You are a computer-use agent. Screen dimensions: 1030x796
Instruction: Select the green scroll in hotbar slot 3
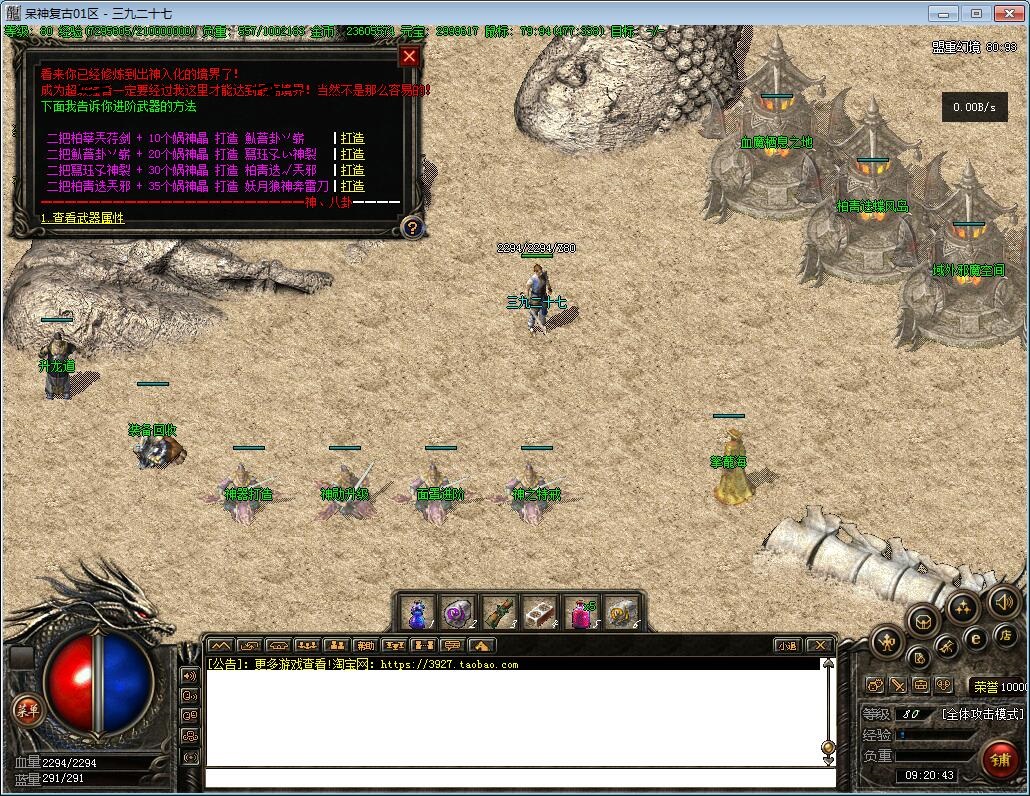(499, 613)
